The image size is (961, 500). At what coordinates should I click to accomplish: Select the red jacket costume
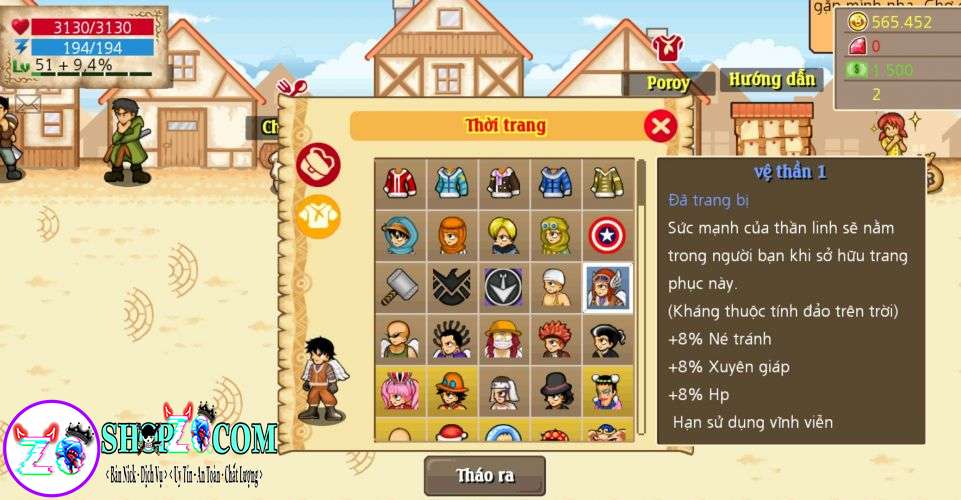pos(400,182)
